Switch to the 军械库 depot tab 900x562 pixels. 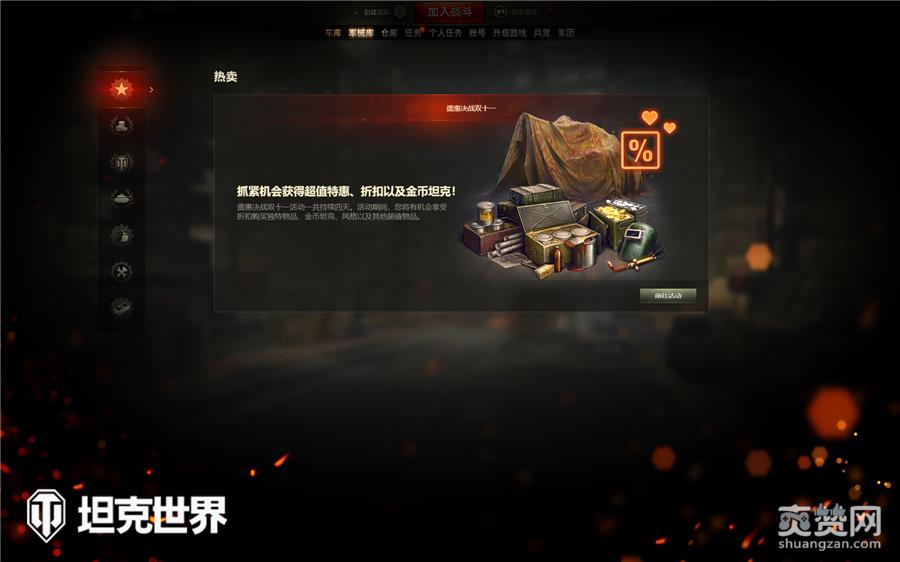[360, 33]
